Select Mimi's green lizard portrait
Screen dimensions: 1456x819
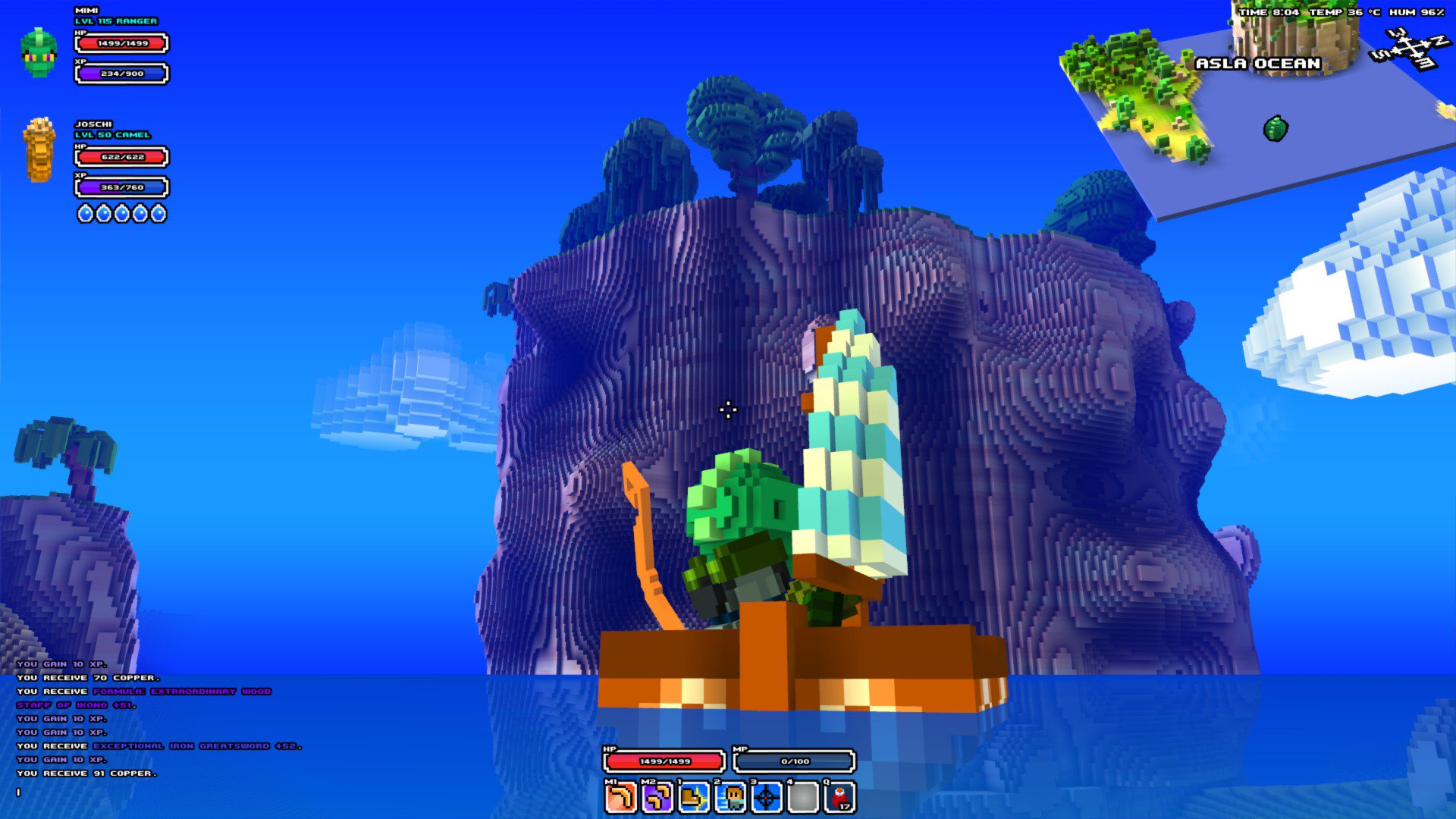[39, 52]
